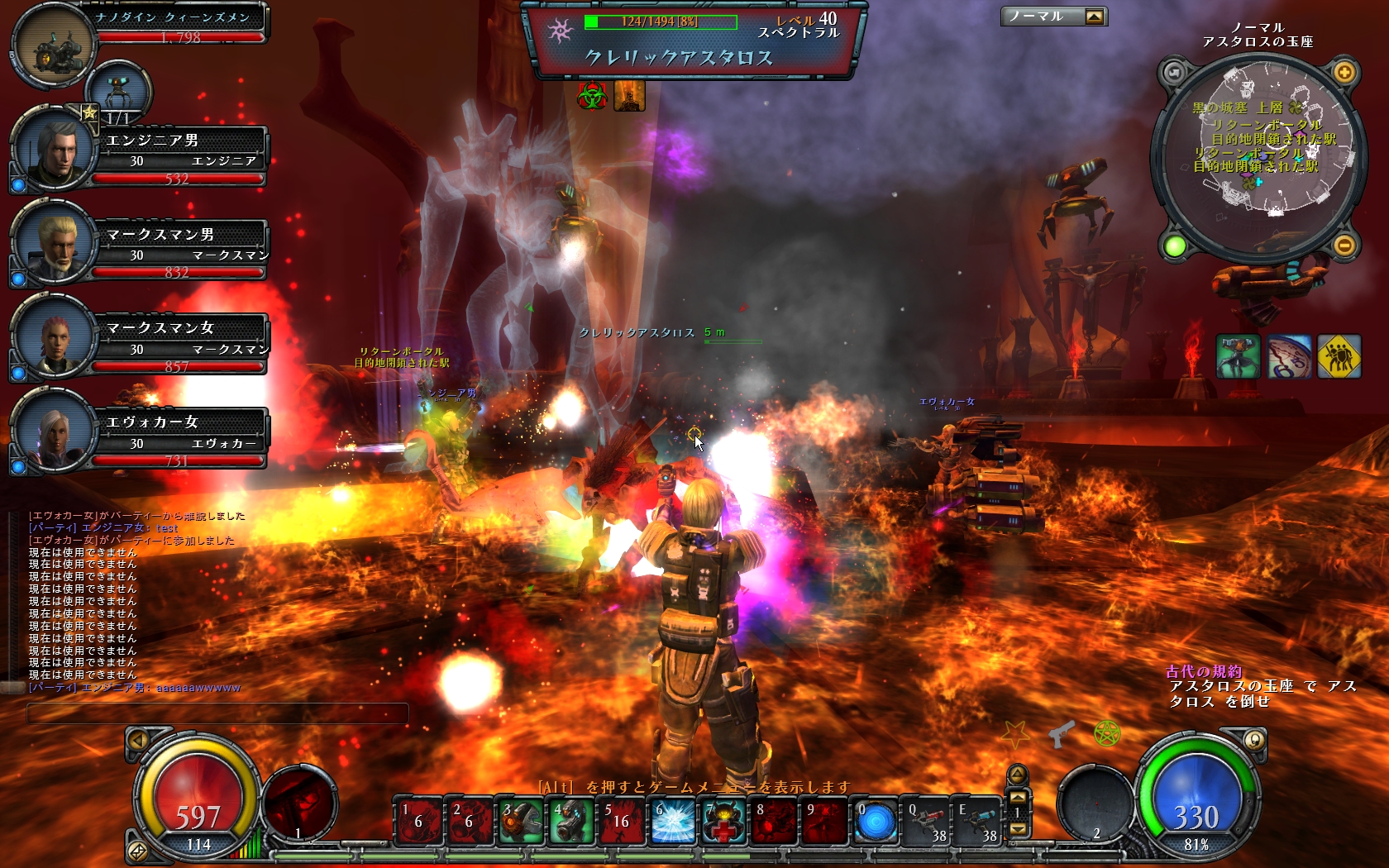Click the green orb button on minimap
1389x868 pixels.
tap(1175, 246)
